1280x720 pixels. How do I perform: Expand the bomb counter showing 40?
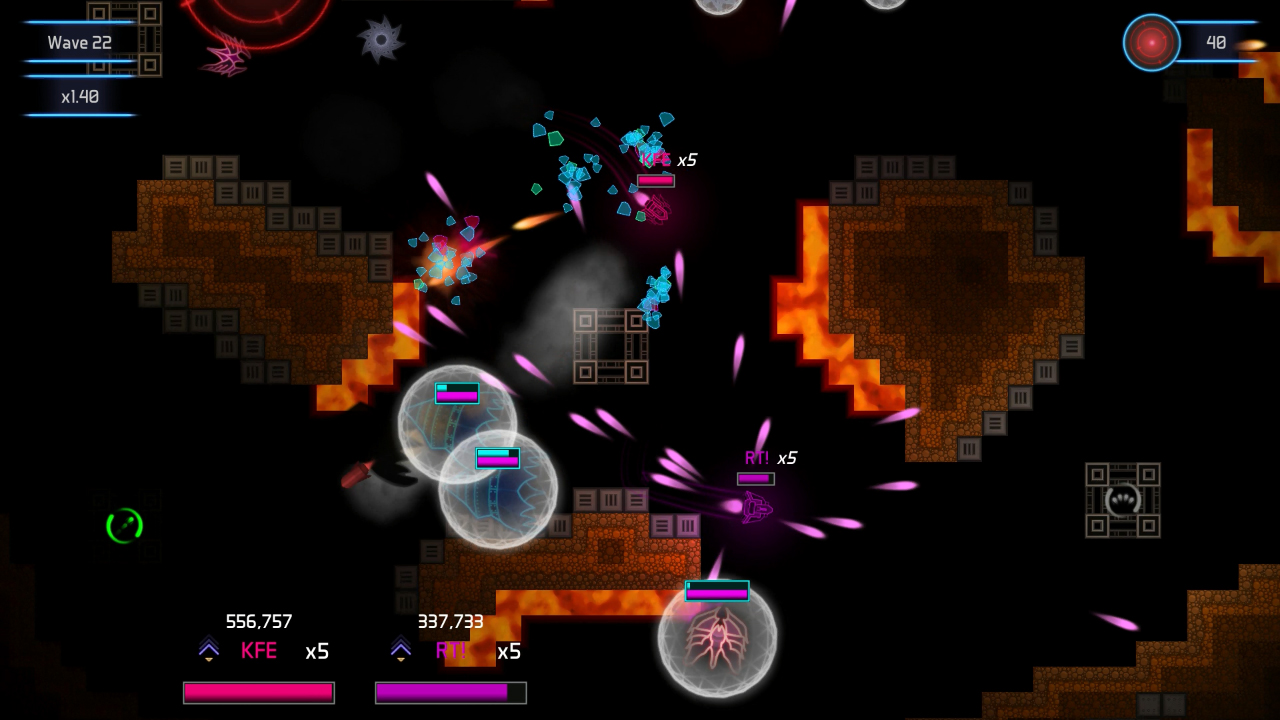tap(1215, 43)
